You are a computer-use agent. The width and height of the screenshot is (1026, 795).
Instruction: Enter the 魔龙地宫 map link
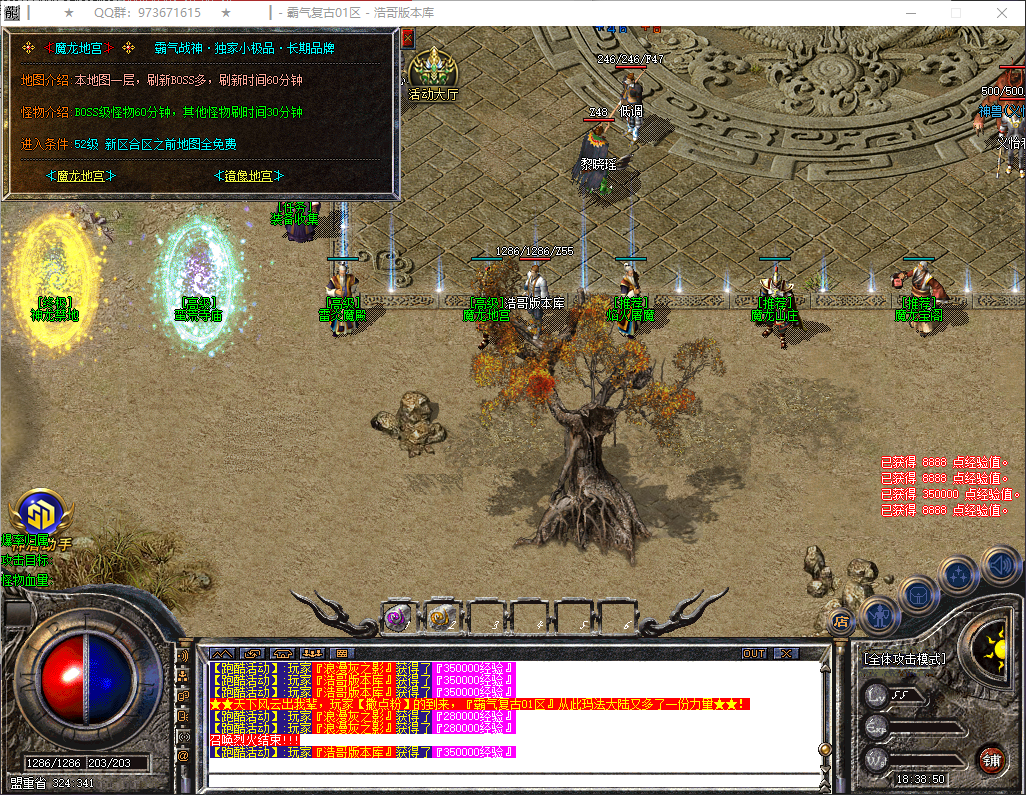[81, 176]
